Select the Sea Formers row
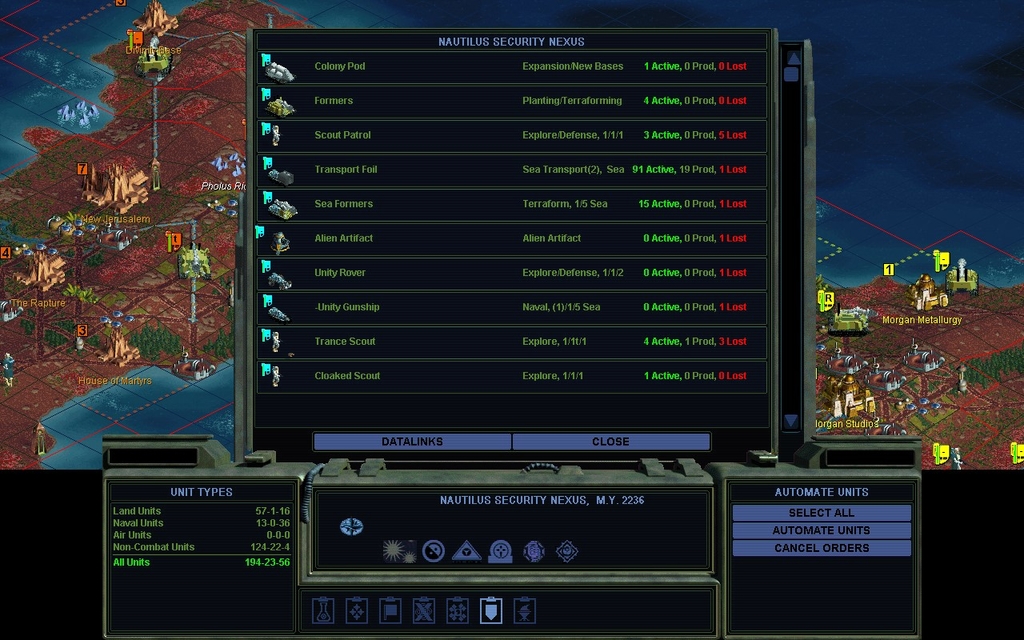Image resolution: width=1024 pixels, height=640 pixels. pyautogui.click(x=512, y=204)
